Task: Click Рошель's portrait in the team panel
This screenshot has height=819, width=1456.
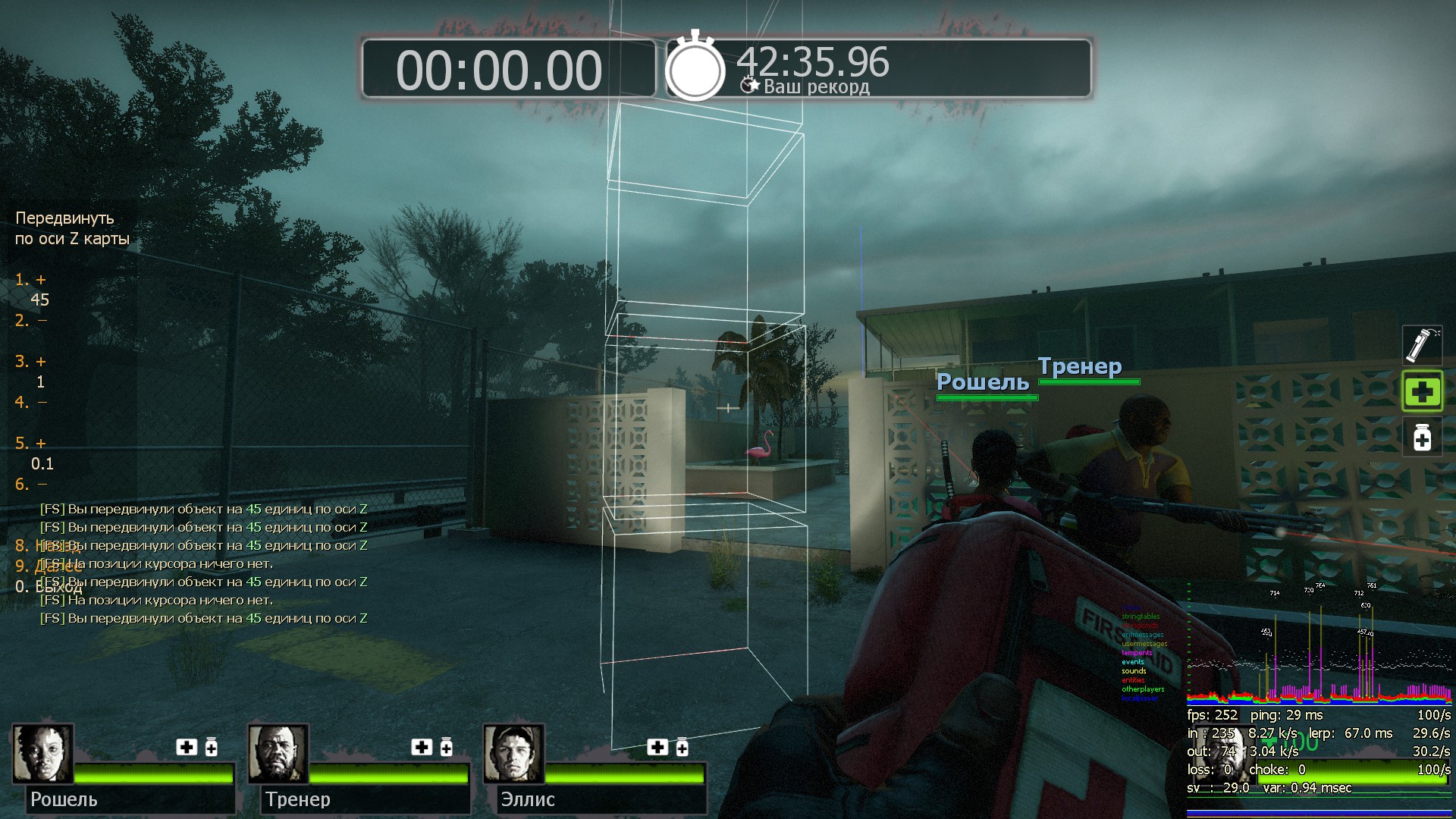Action: pyautogui.click(x=42, y=754)
